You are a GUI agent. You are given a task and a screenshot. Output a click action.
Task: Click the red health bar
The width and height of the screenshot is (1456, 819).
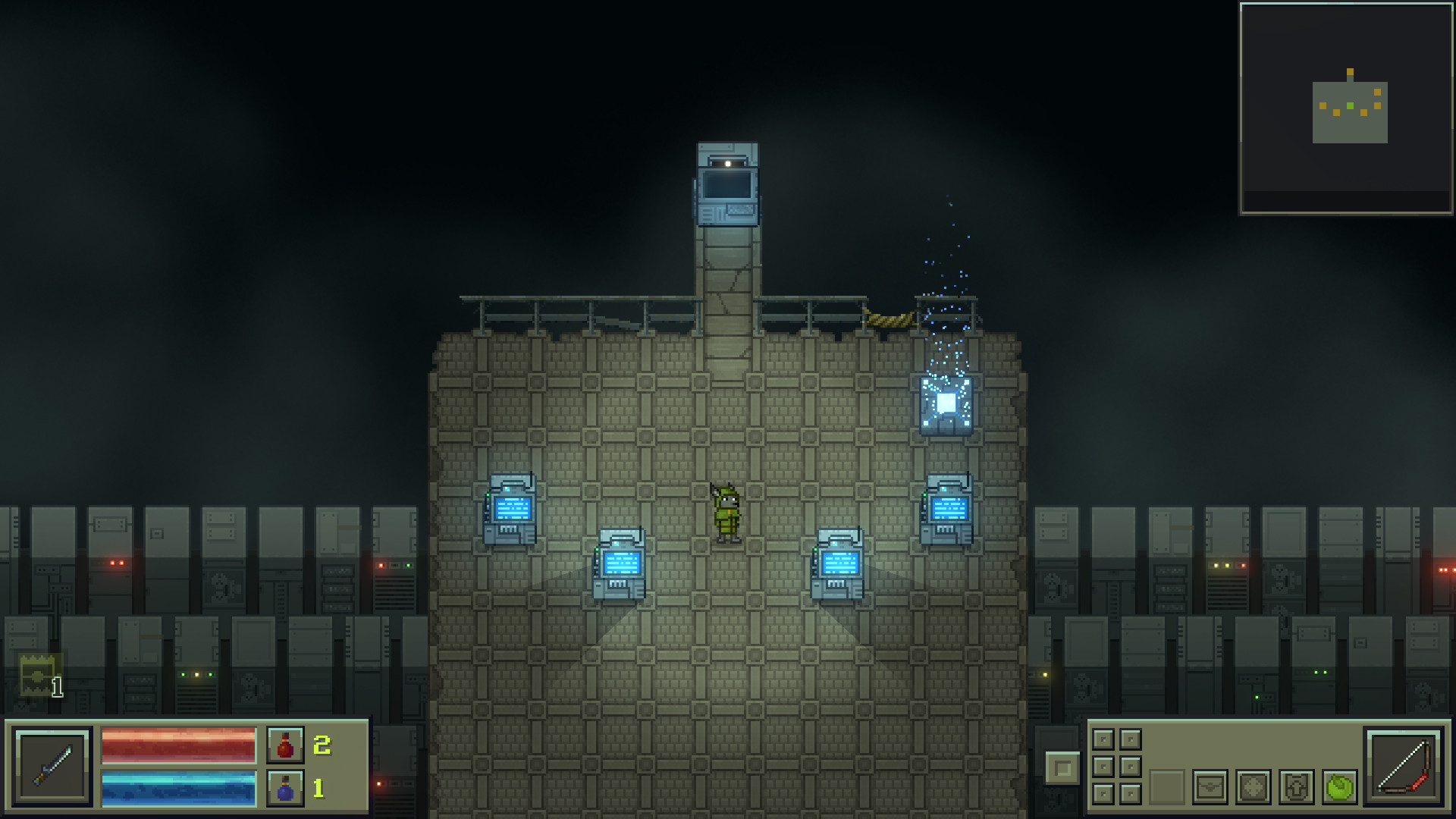pos(178,746)
